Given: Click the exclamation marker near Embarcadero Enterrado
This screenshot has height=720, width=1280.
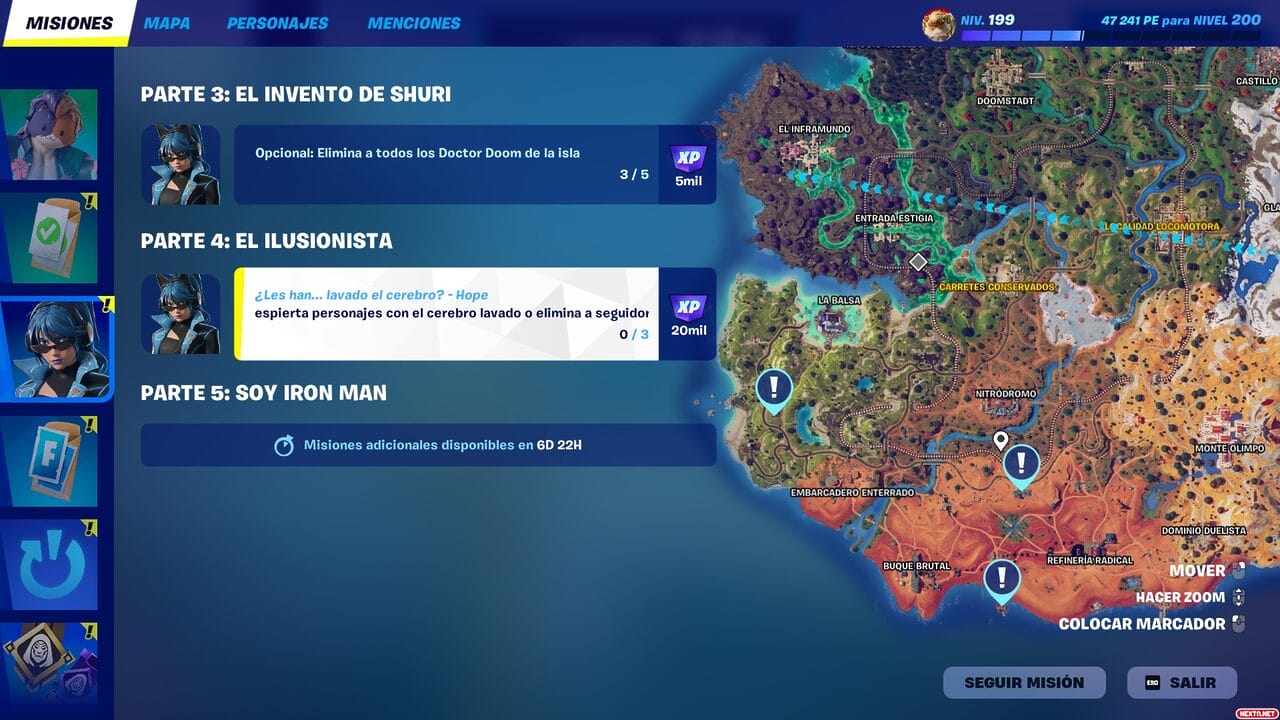Looking at the screenshot, I should pyautogui.click(x=773, y=389).
